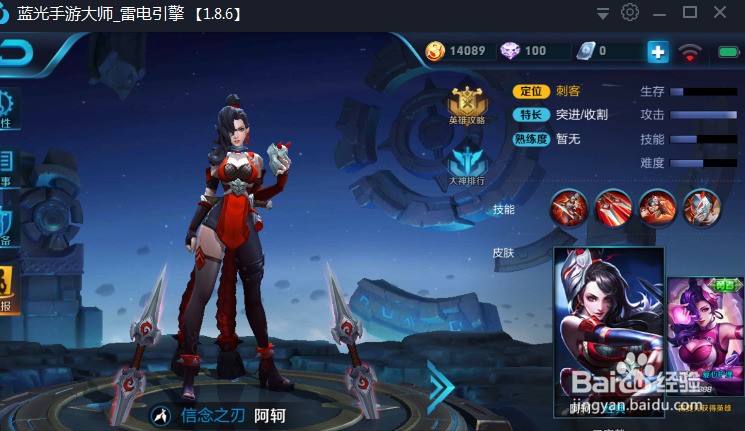Click the blue double-chevron arrow
The height and width of the screenshot is (431, 745).
440,387
